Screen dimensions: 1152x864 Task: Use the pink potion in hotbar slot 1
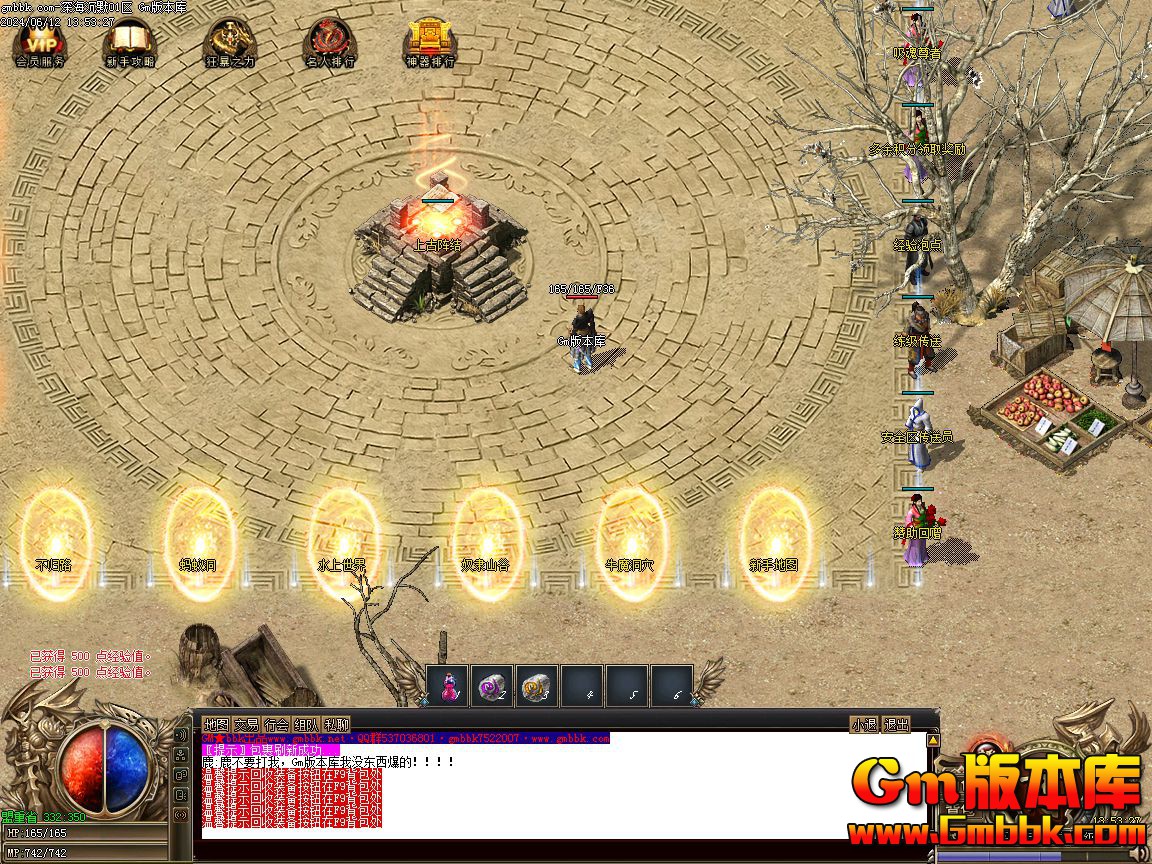pyautogui.click(x=448, y=686)
